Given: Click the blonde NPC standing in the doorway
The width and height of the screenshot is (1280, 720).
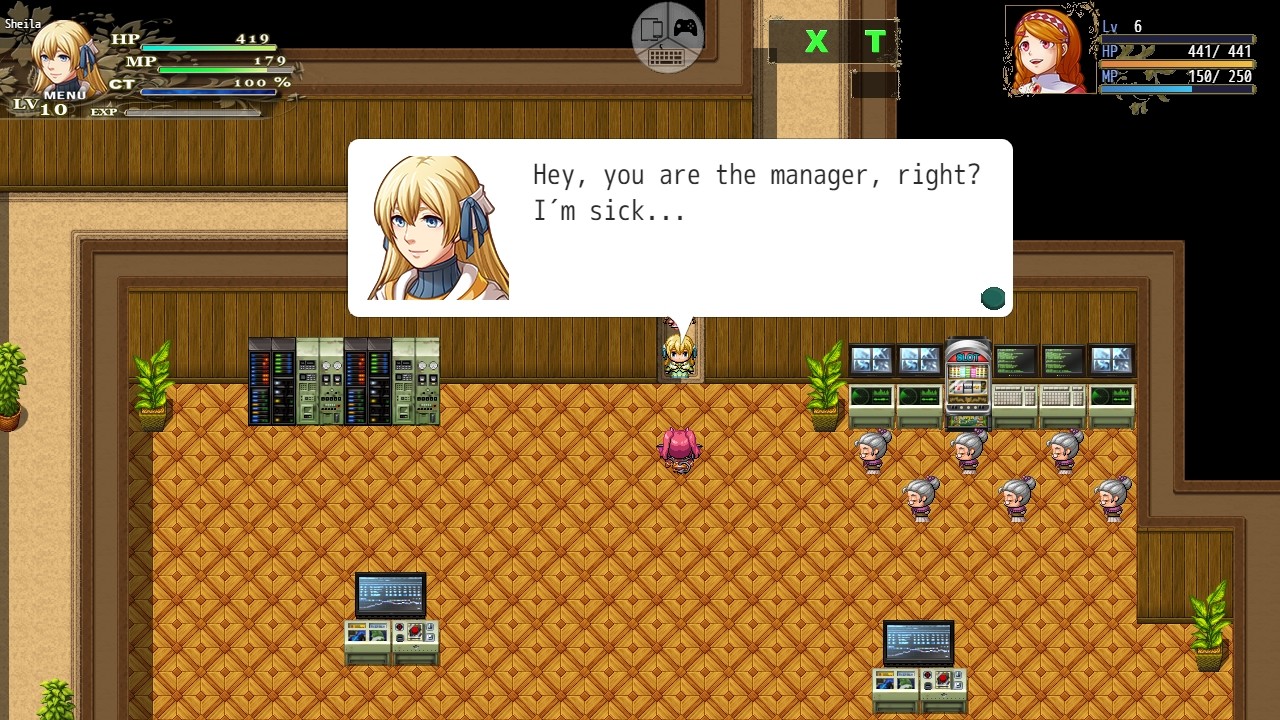Looking at the screenshot, I should (678, 355).
